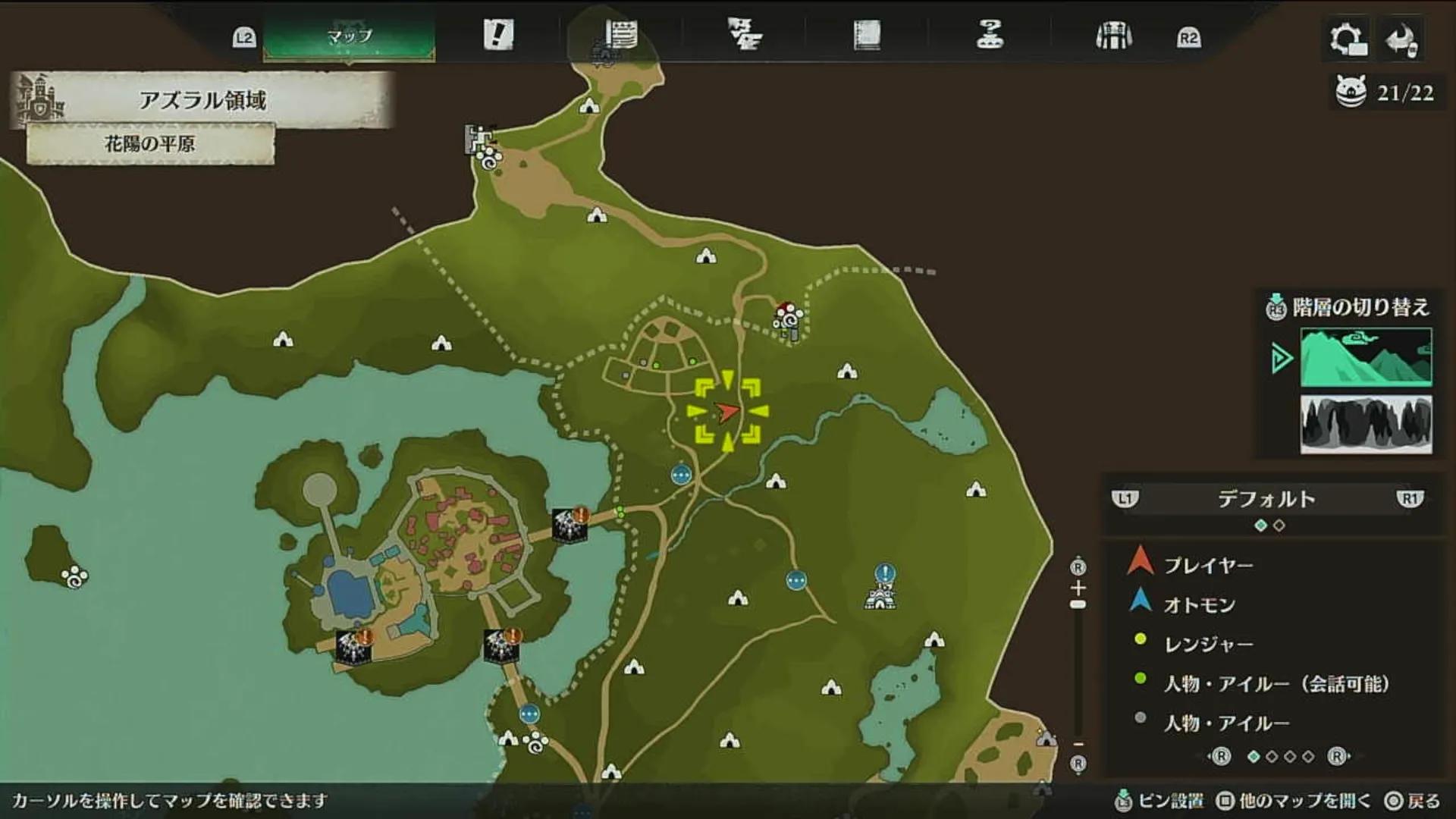Viewport: 1456px width, 819px height.
Task: Open the closed book tab
Action: pyautogui.click(x=867, y=35)
